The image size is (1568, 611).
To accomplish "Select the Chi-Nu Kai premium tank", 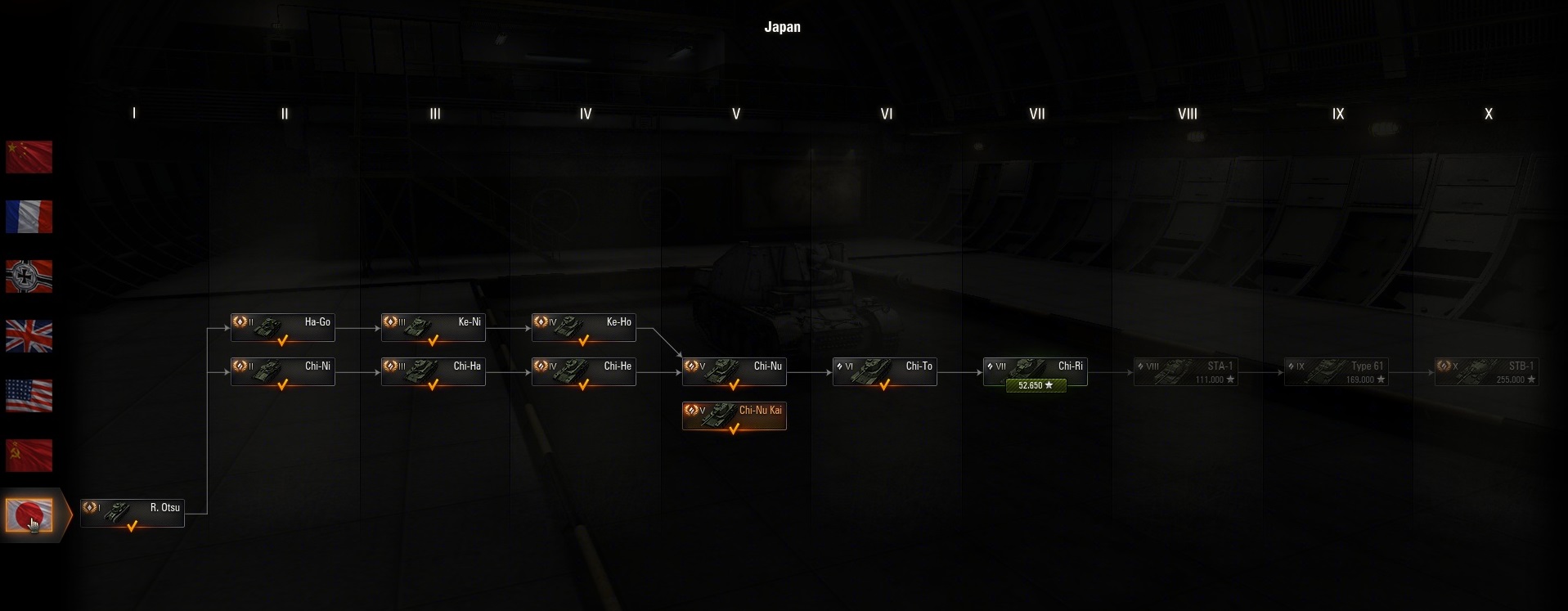I will tap(735, 416).
